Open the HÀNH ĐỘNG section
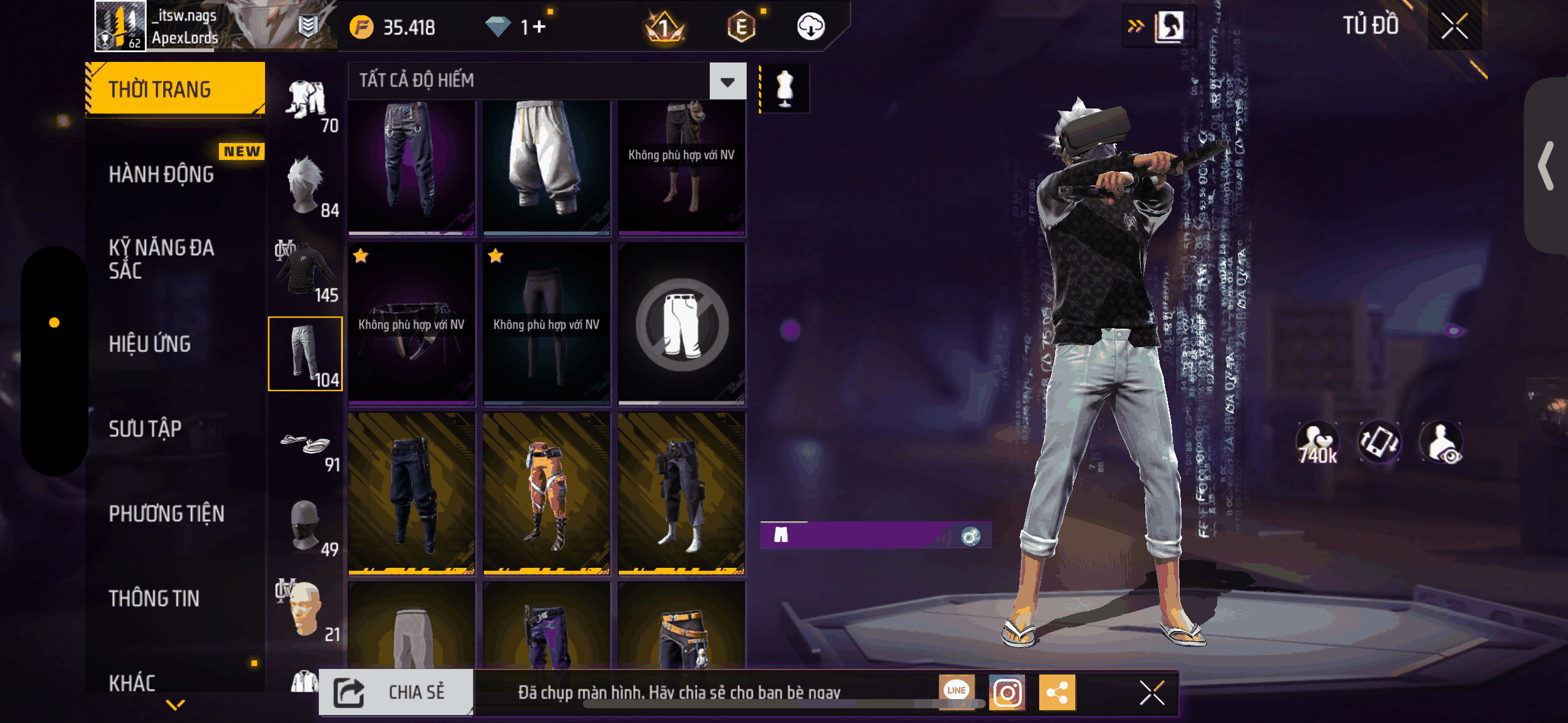 pos(161,174)
